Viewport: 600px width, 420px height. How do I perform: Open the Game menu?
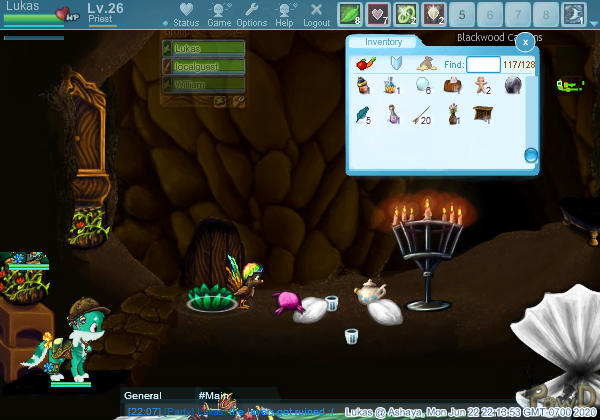coord(219,14)
